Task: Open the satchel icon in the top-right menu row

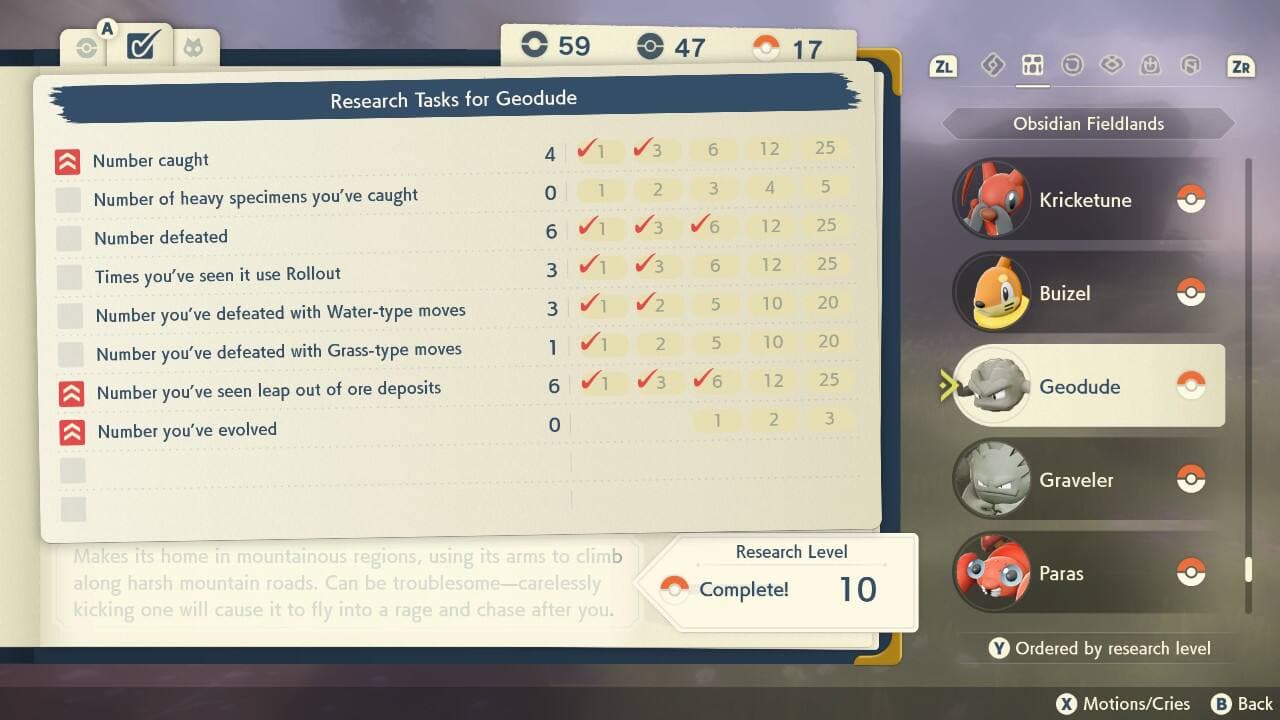Action: (1151, 64)
